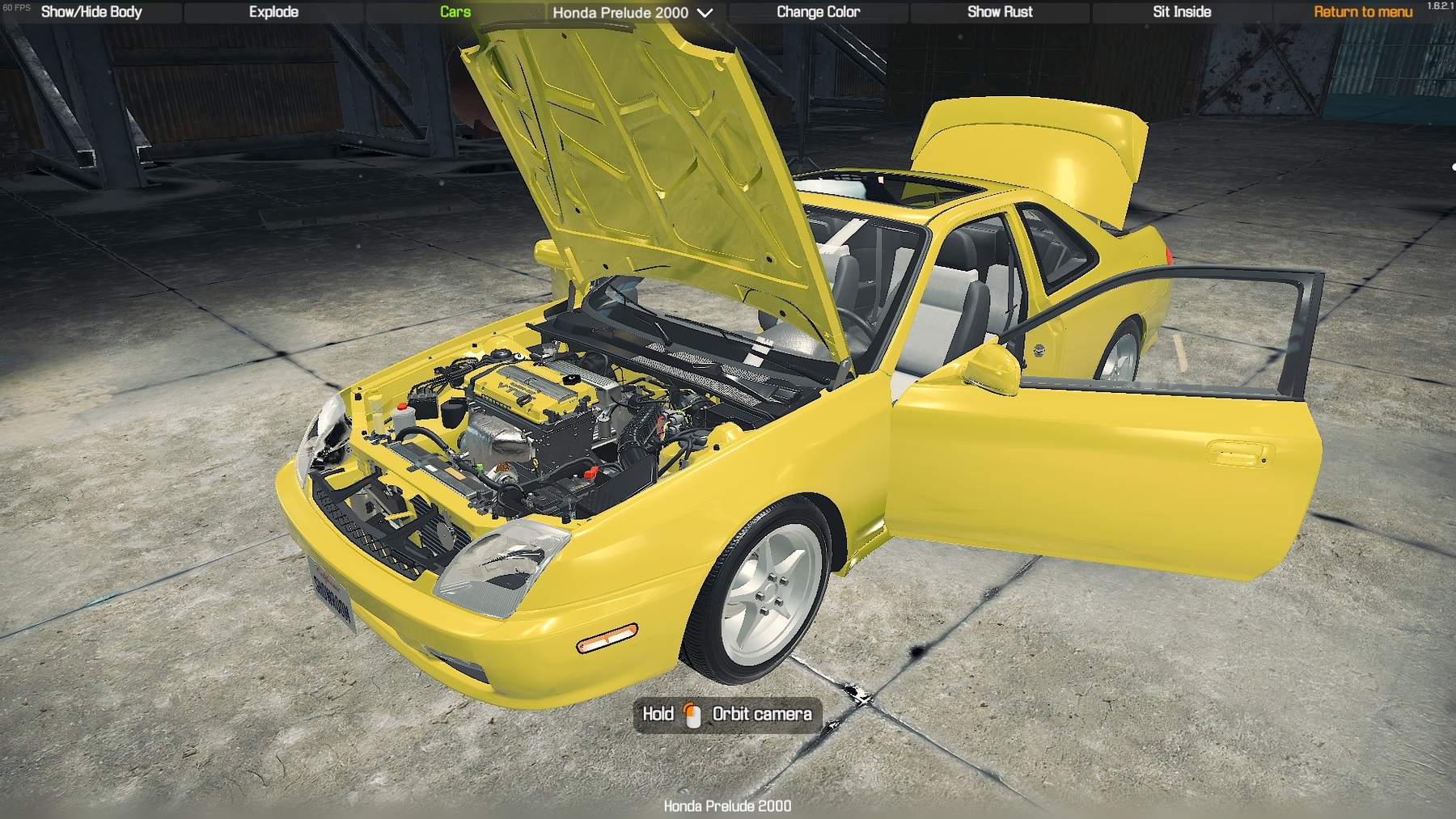
Task: Activate the Explode view button
Action: [273, 12]
